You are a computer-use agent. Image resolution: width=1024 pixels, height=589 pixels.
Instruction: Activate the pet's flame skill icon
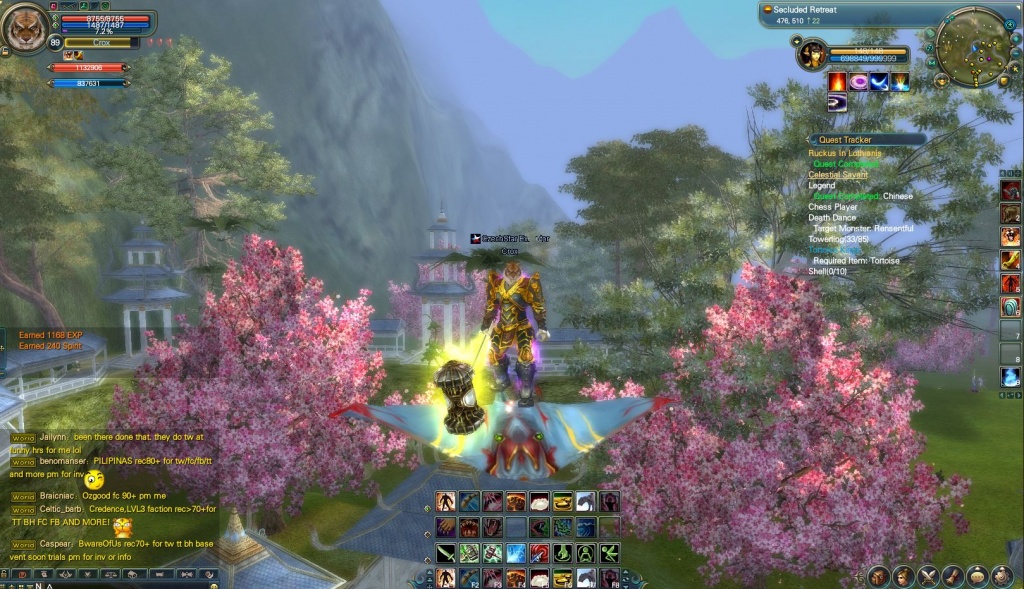point(836,82)
